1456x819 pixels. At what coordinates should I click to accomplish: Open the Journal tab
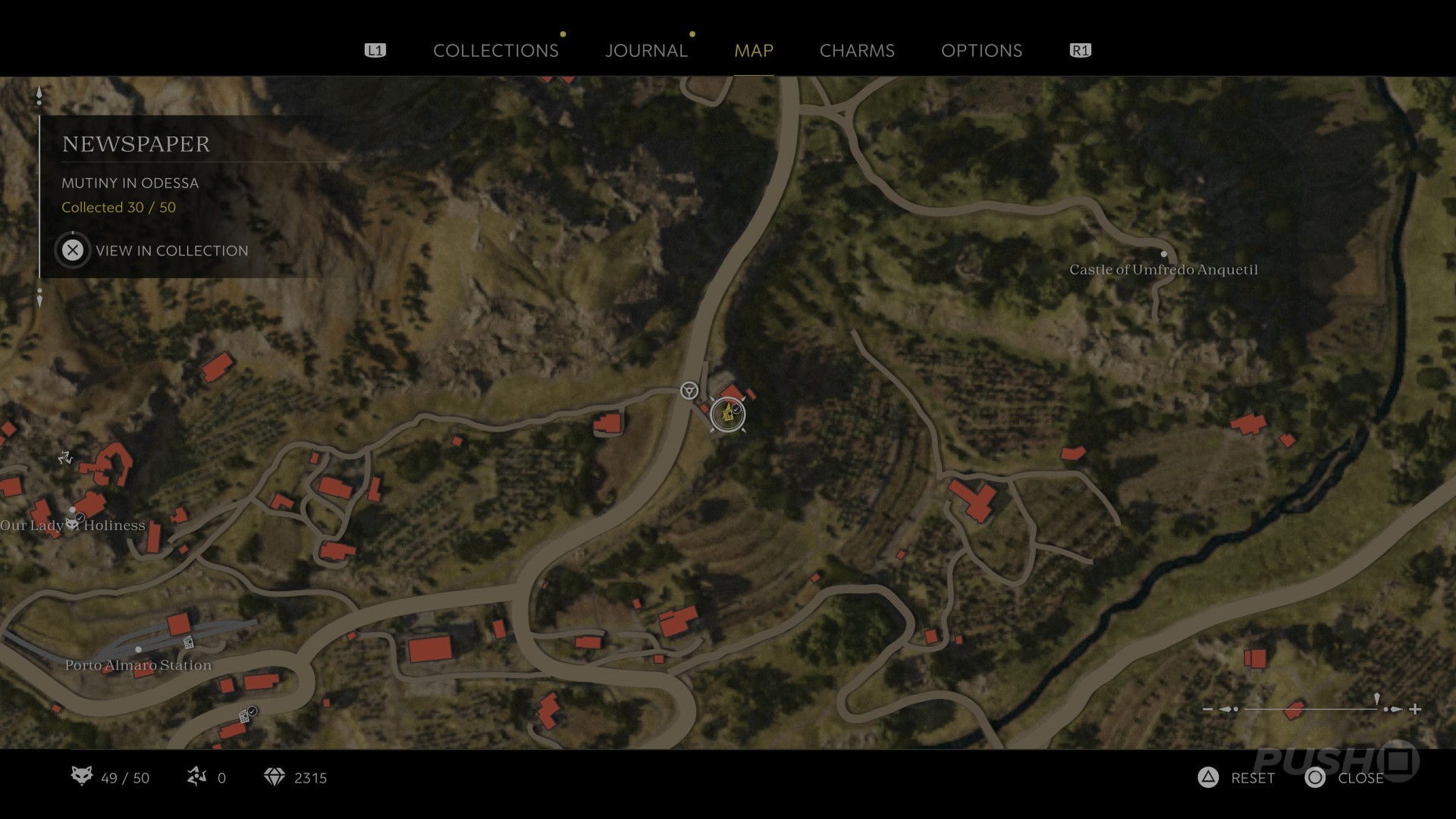tap(646, 51)
